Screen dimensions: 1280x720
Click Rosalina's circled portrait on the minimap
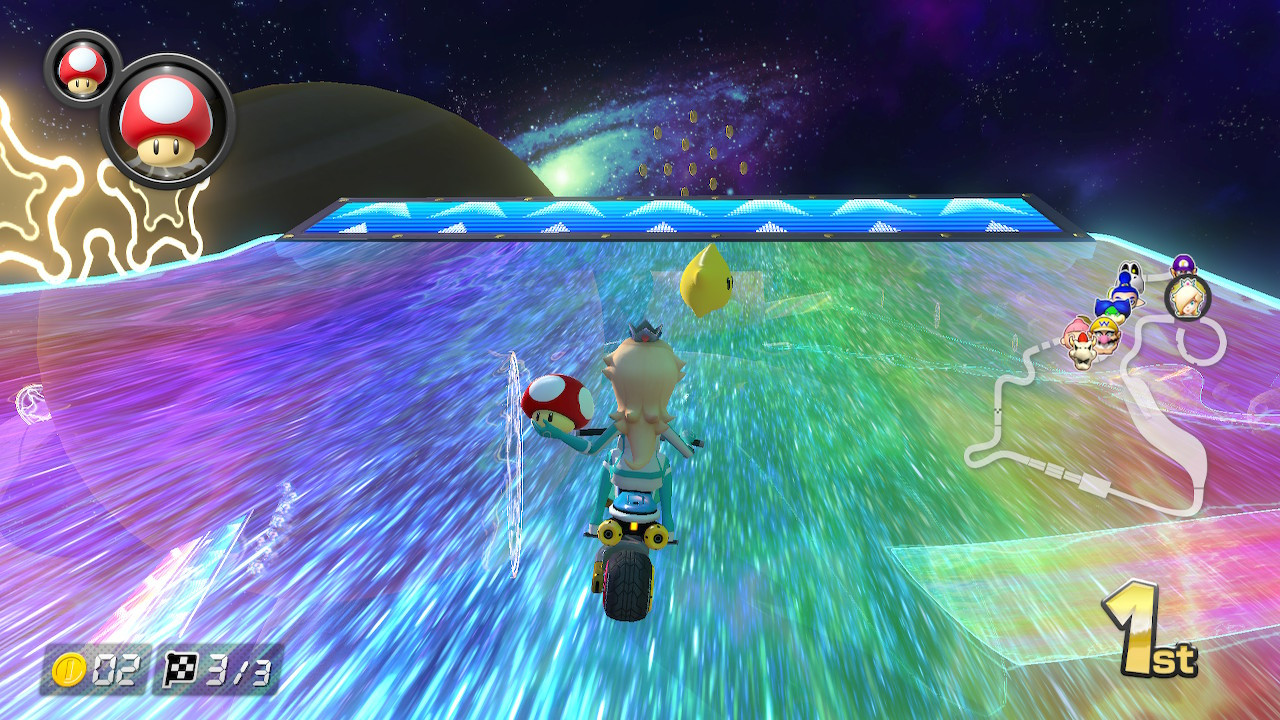pyautogui.click(x=1188, y=297)
